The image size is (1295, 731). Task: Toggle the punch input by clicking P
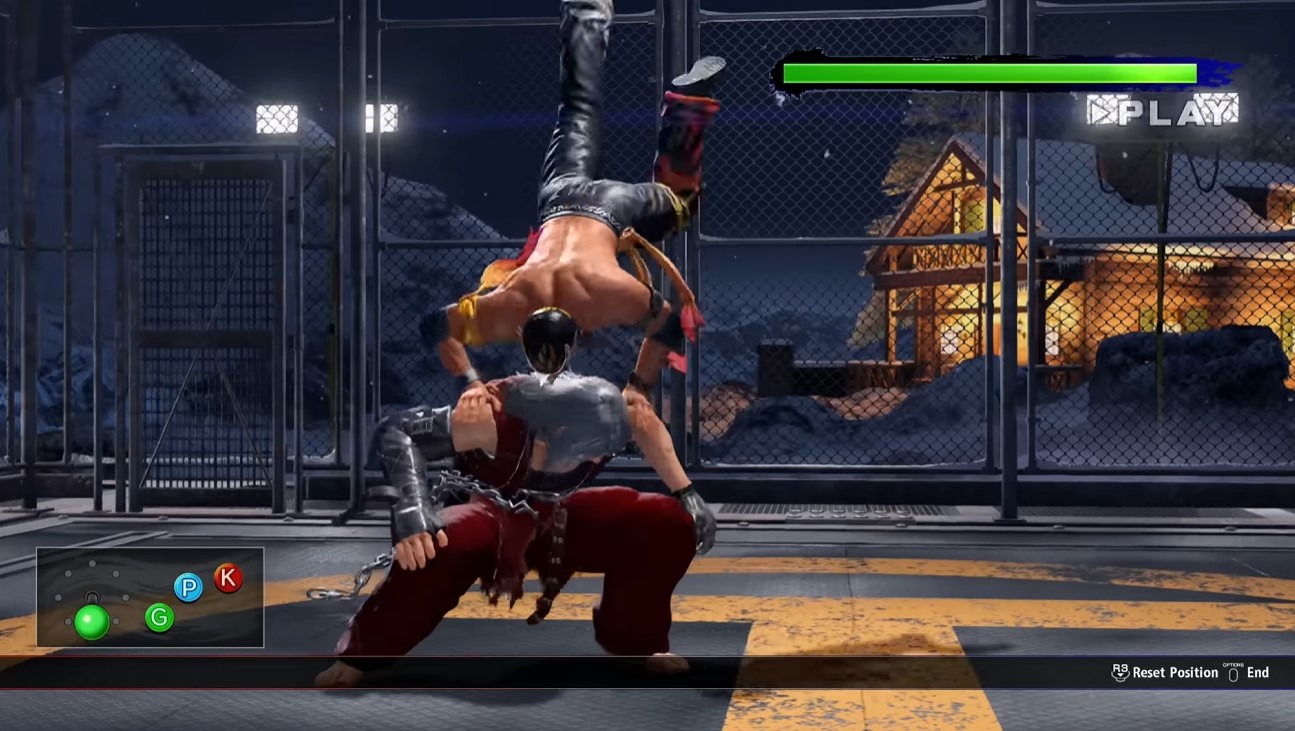(x=188, y=588)
